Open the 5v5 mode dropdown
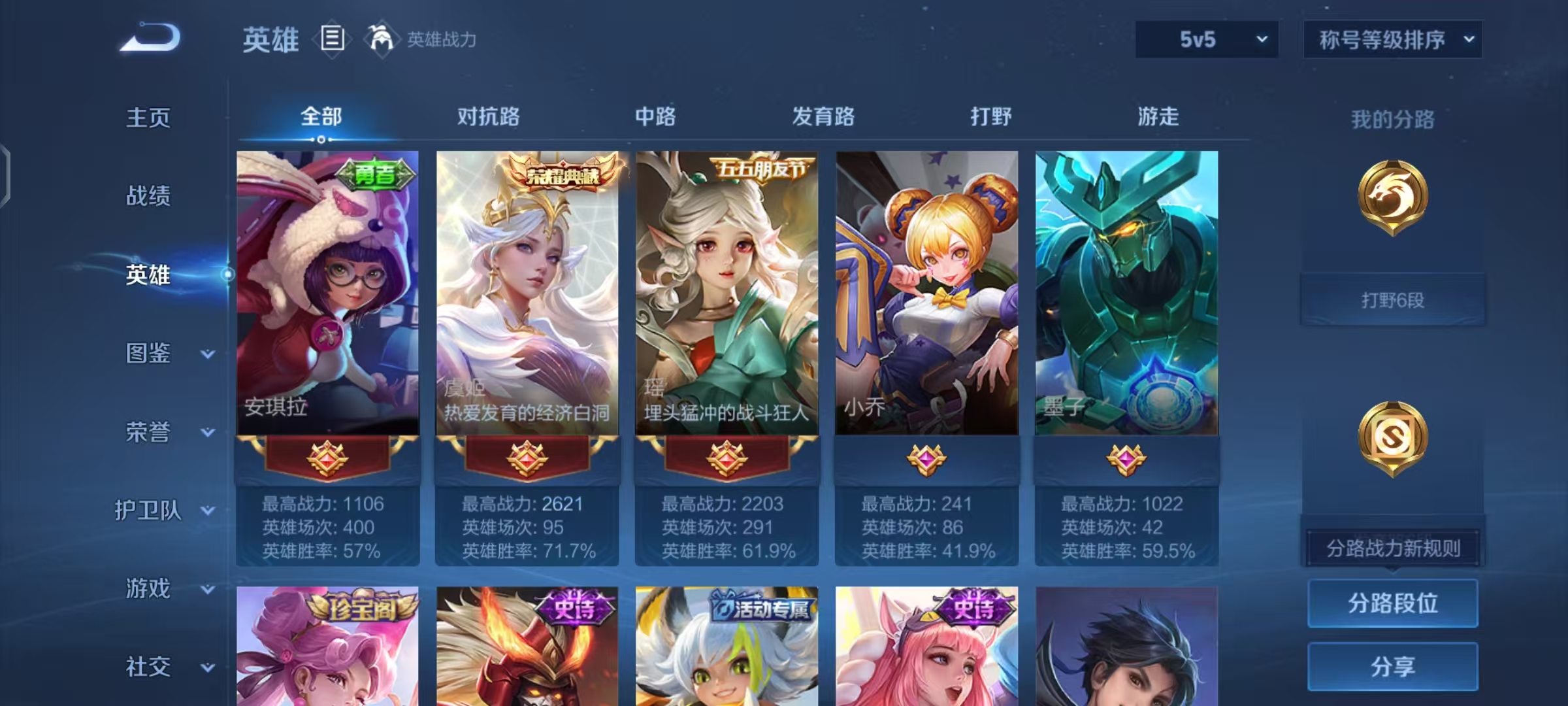This screenshot has width=1568, height=706. coord(1206,39)
